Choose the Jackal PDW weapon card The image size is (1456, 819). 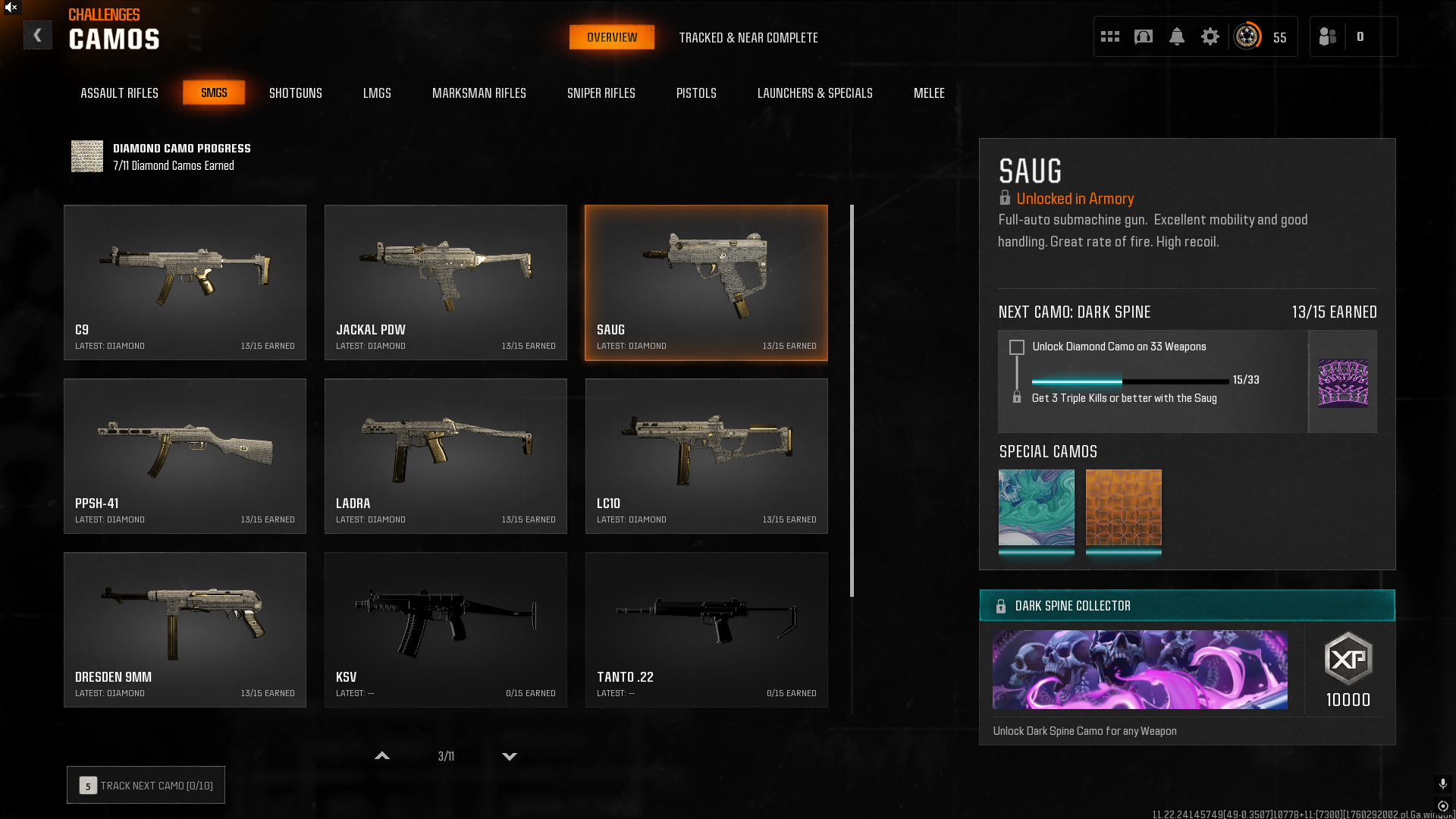click(446, 282)
